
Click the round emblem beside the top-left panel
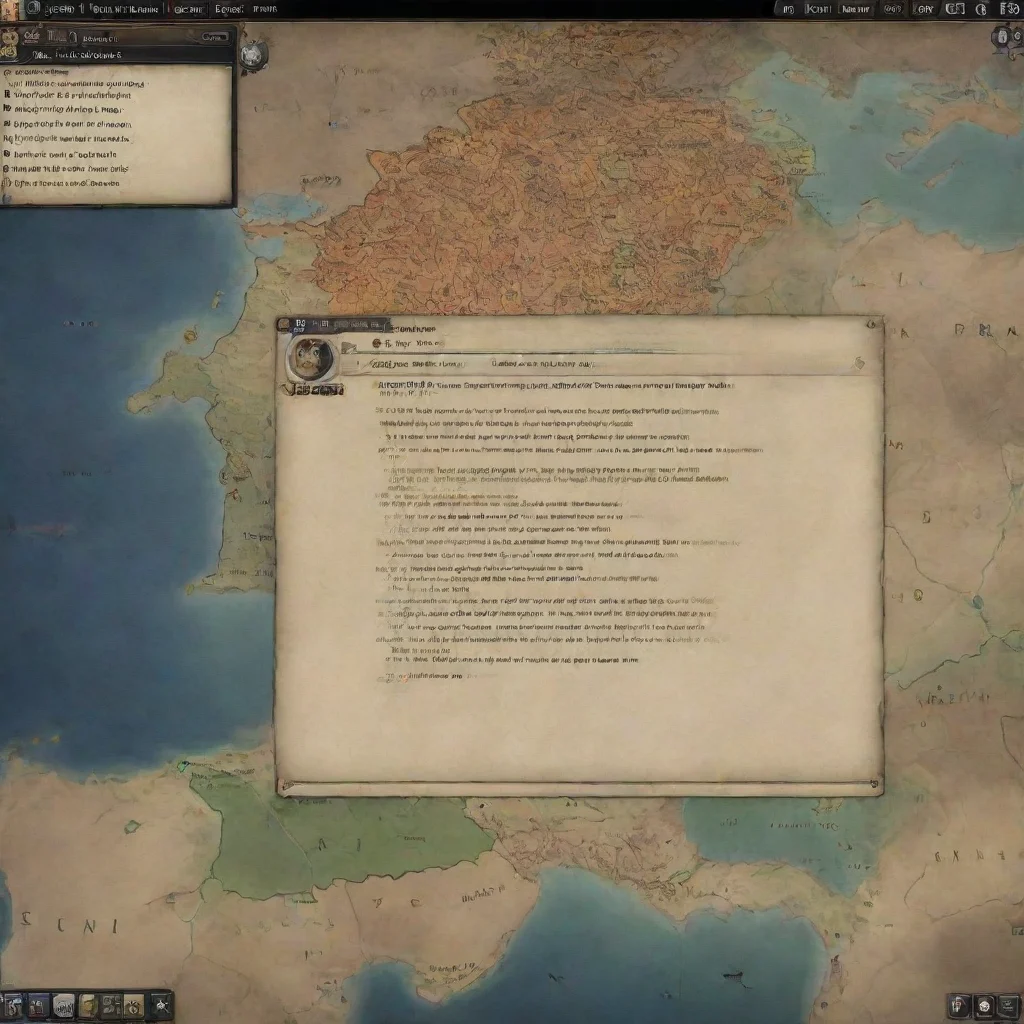point(253,54)
